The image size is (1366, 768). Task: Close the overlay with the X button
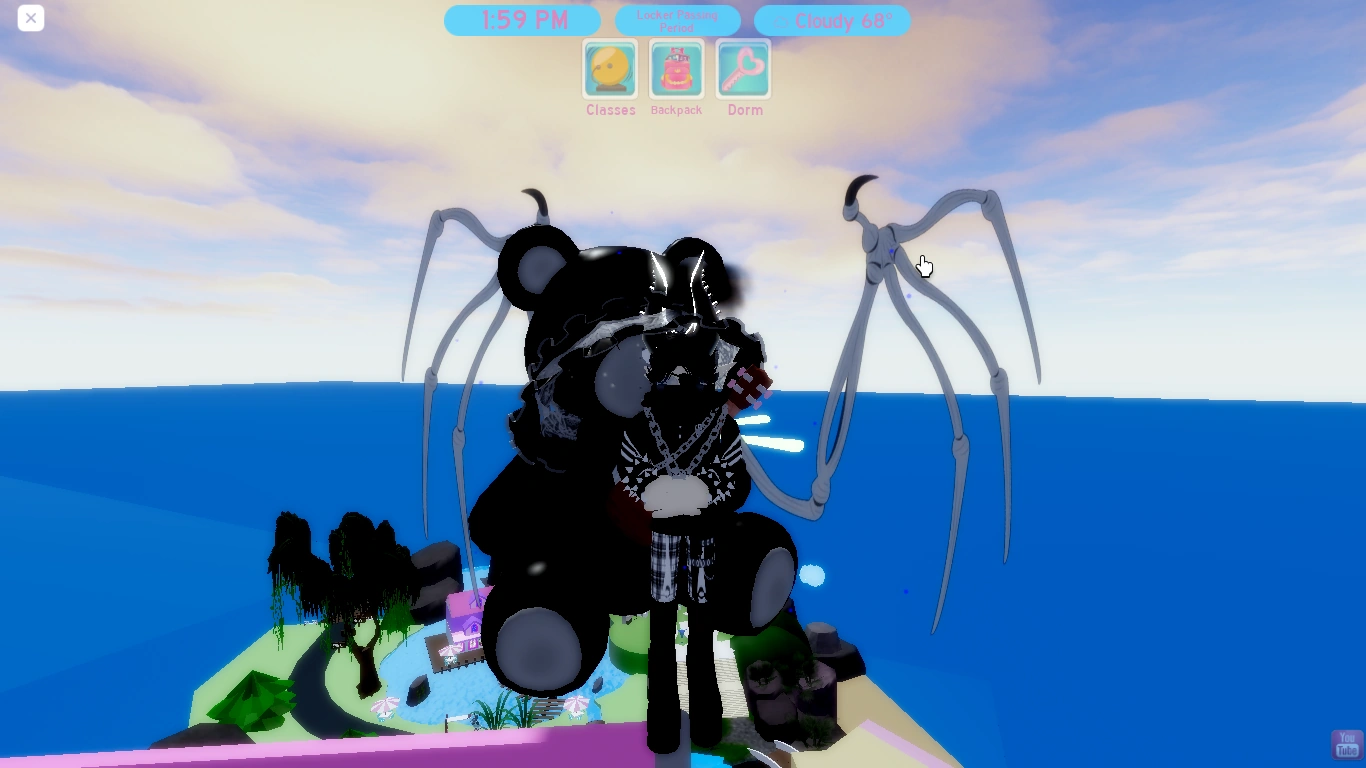[30, 18]
